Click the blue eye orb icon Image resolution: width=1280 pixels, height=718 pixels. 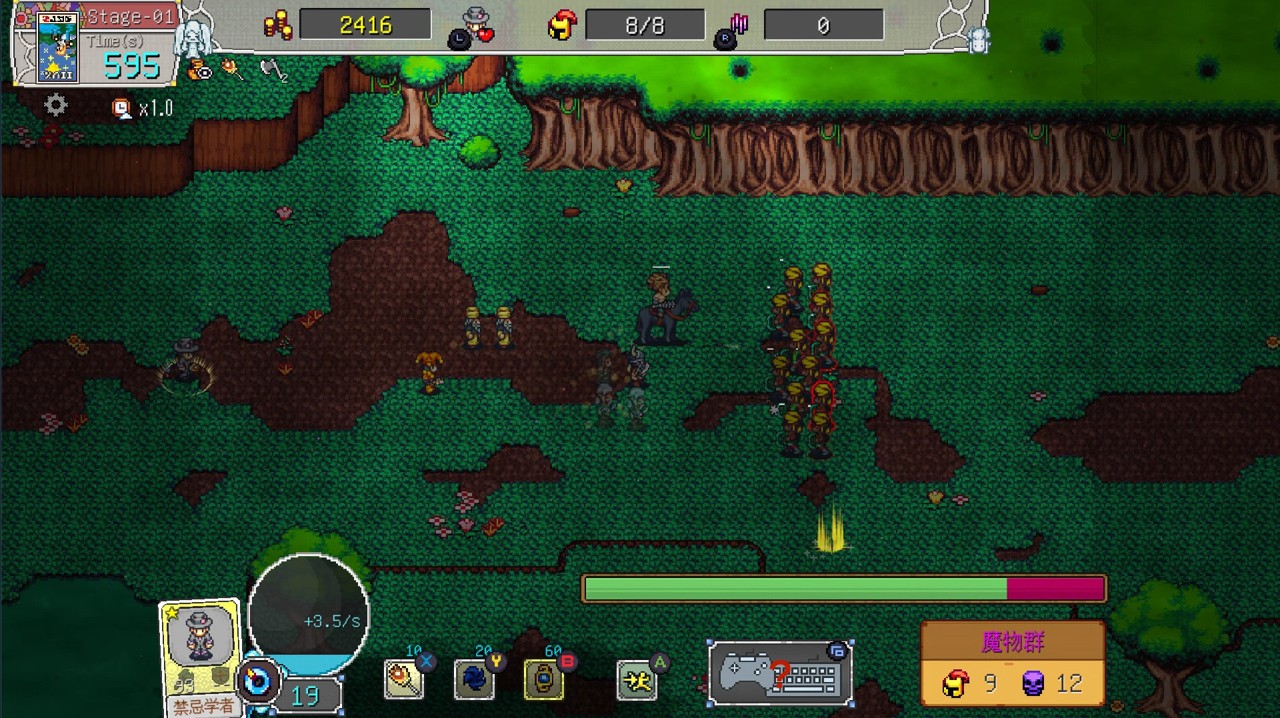click(x=258, y=682)
